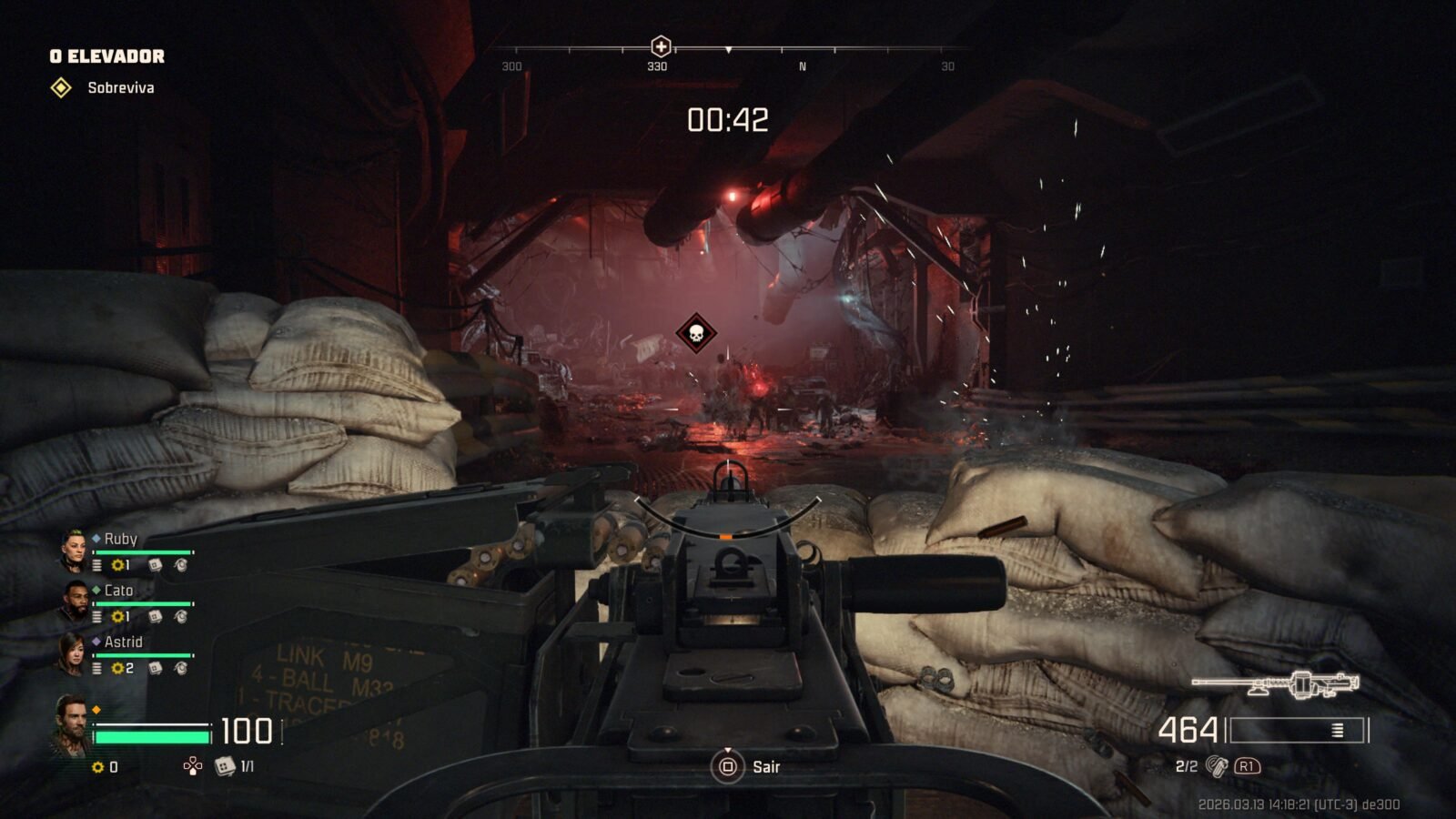
Task: Choose the grenade icon beside 2/2
Action: pos(1216,766)
